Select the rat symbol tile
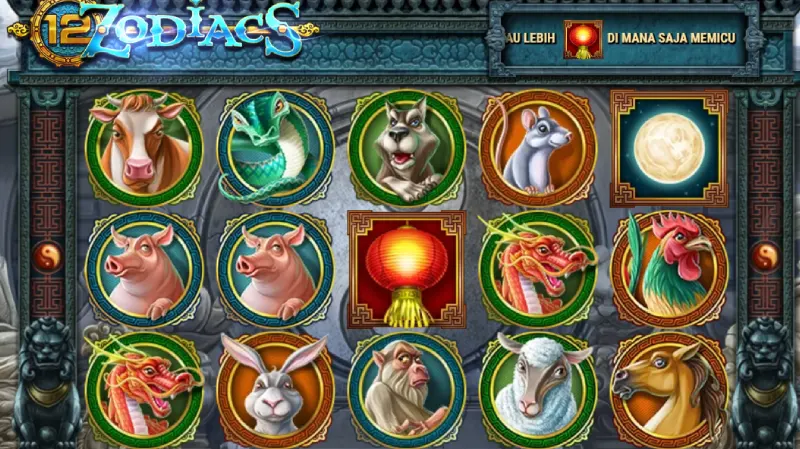 tap(536, 148)
